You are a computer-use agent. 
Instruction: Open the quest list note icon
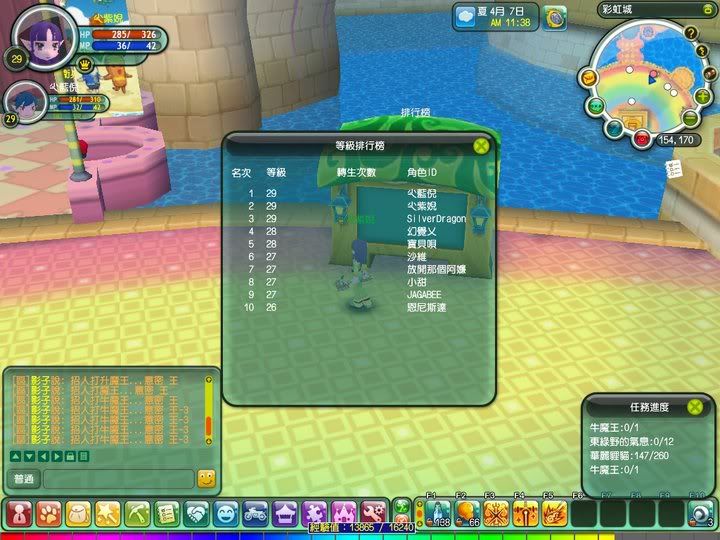click(x=673, y=170)
